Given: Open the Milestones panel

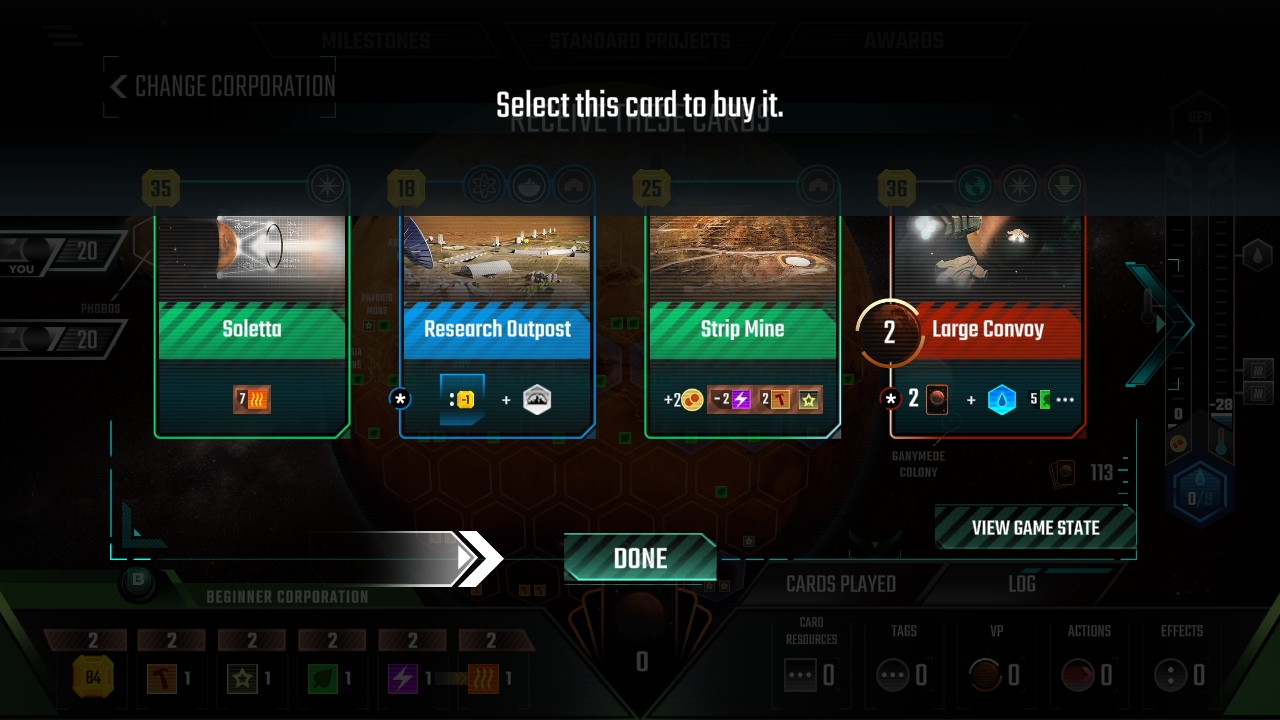Looking at the screenshot, I should [375, 41].
